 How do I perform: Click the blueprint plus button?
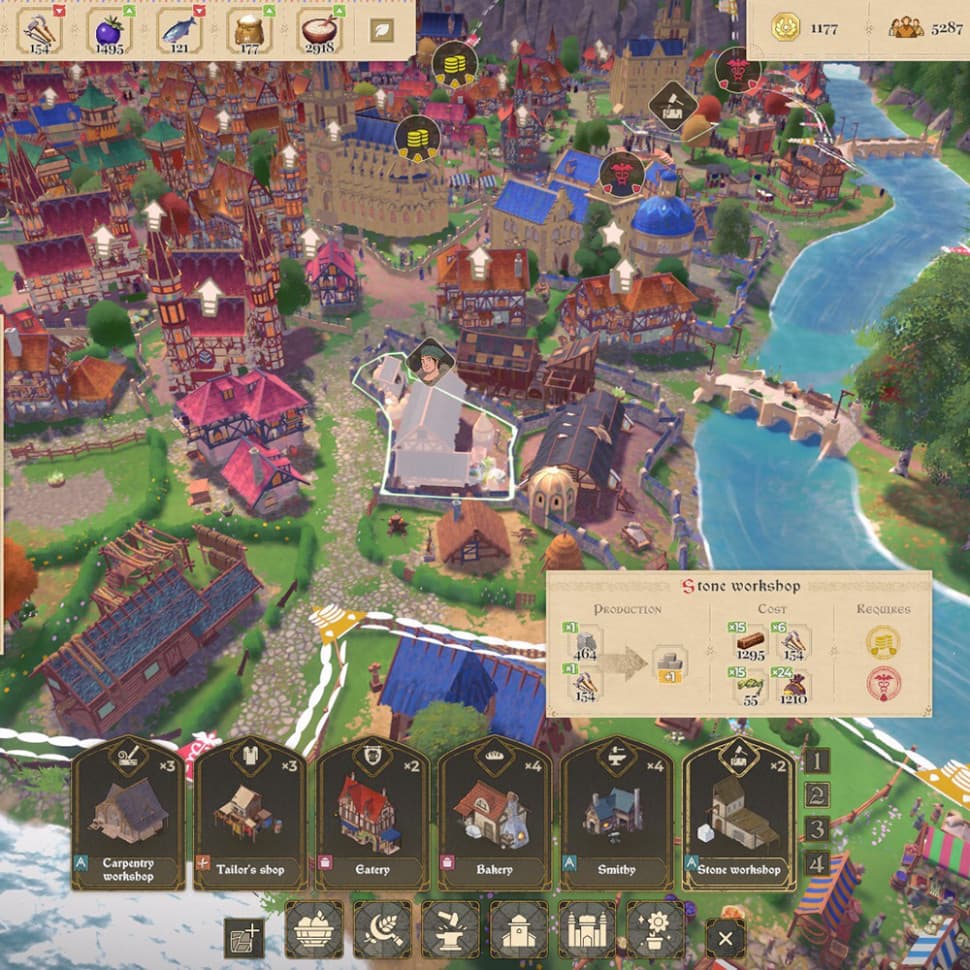coord(243,938)
